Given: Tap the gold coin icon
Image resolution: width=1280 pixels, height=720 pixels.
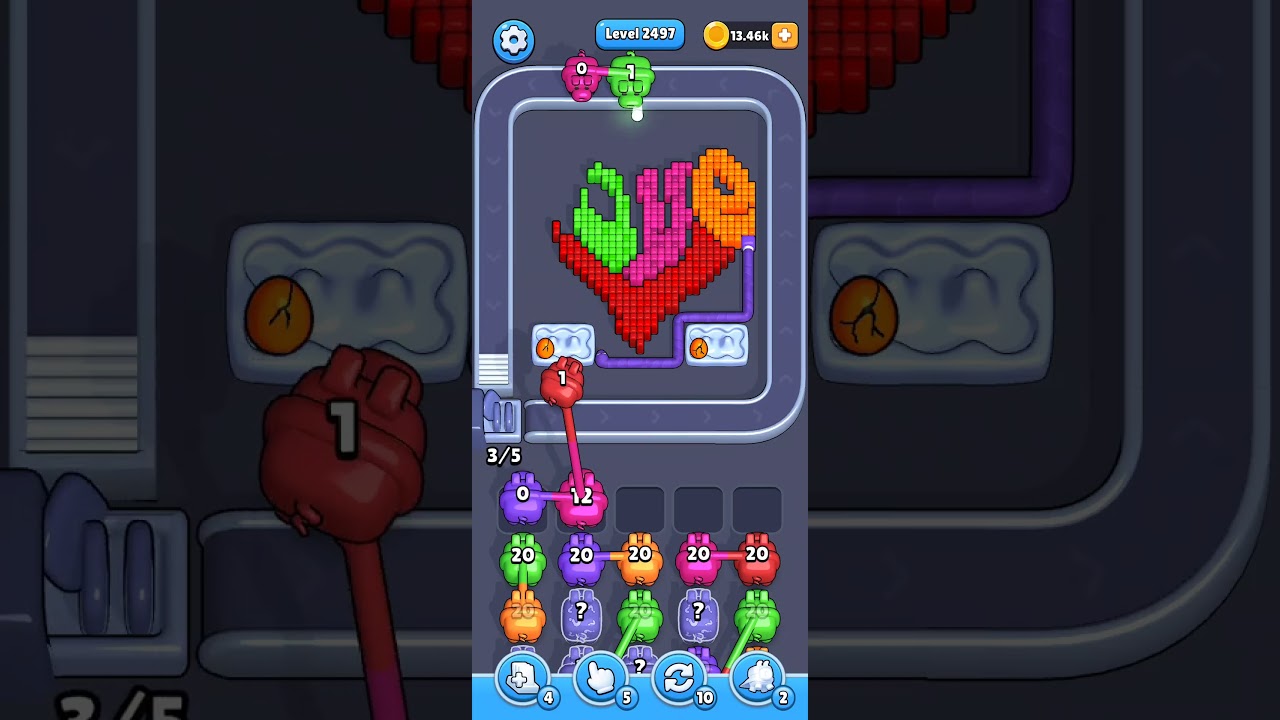Looking at the screenshot, I should click(716, 35).
